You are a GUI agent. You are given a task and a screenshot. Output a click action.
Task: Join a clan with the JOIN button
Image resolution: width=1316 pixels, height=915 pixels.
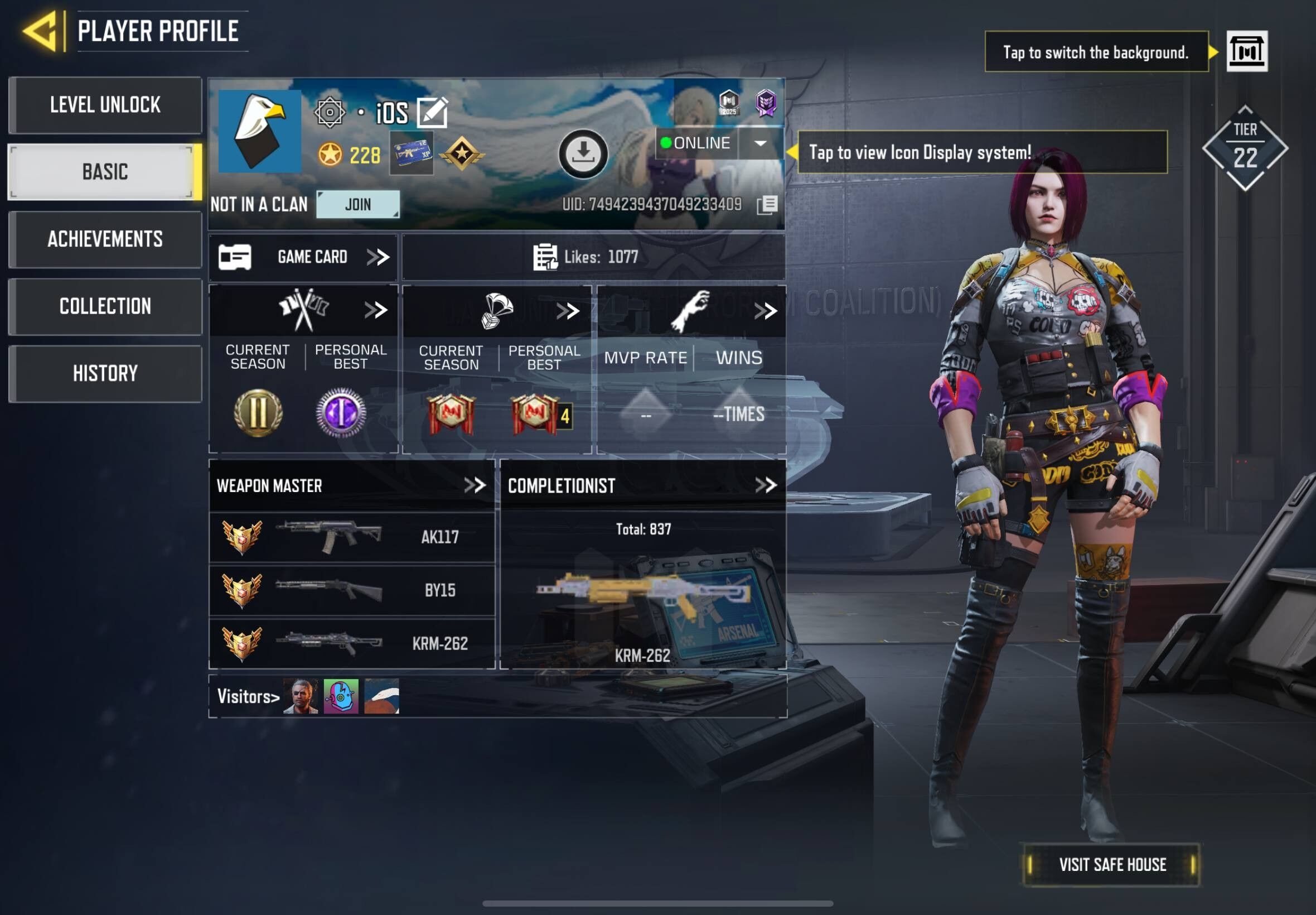[x=358, y=204]
